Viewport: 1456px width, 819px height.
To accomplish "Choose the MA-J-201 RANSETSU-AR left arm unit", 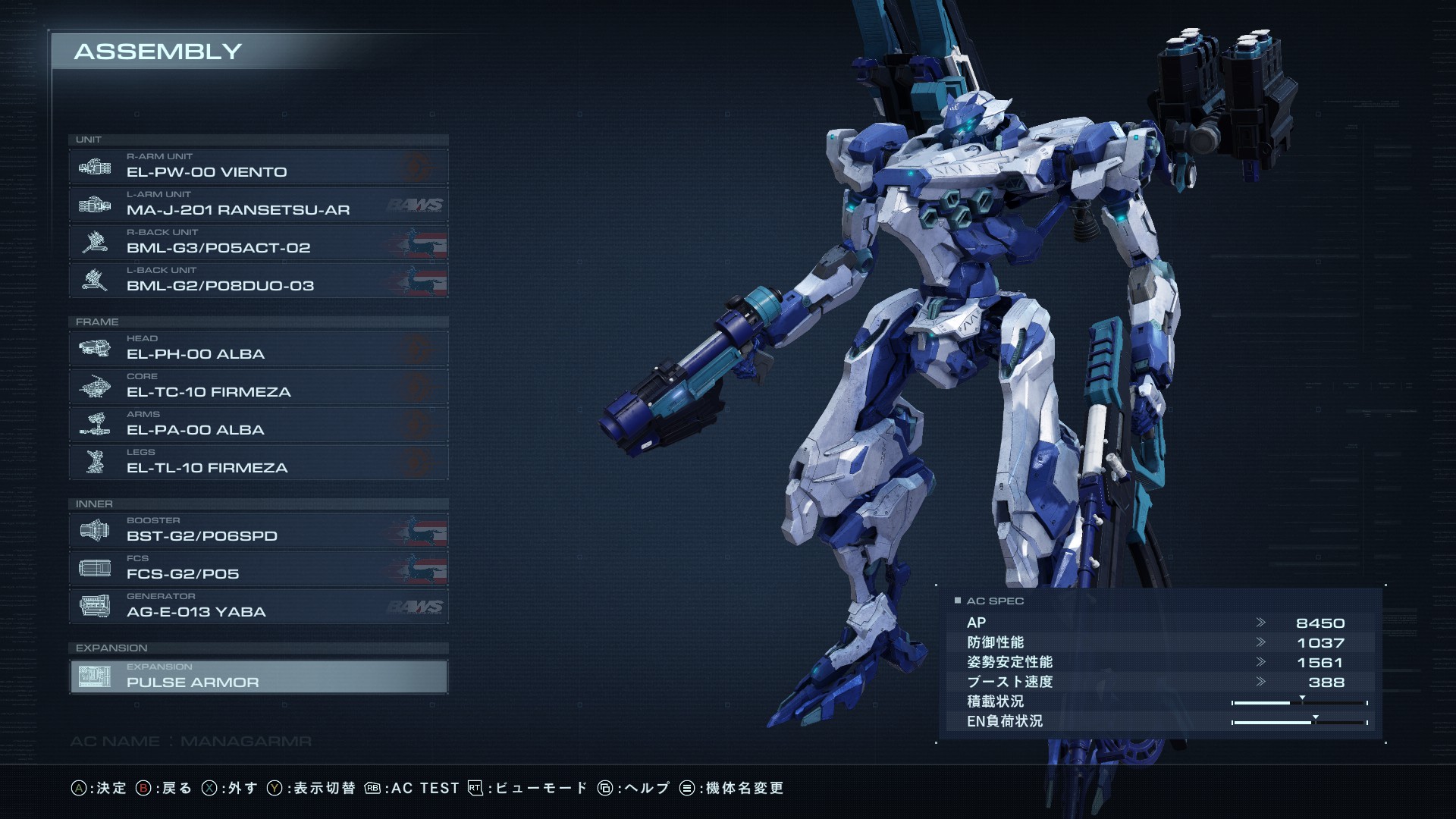I will tap(258, 204).
